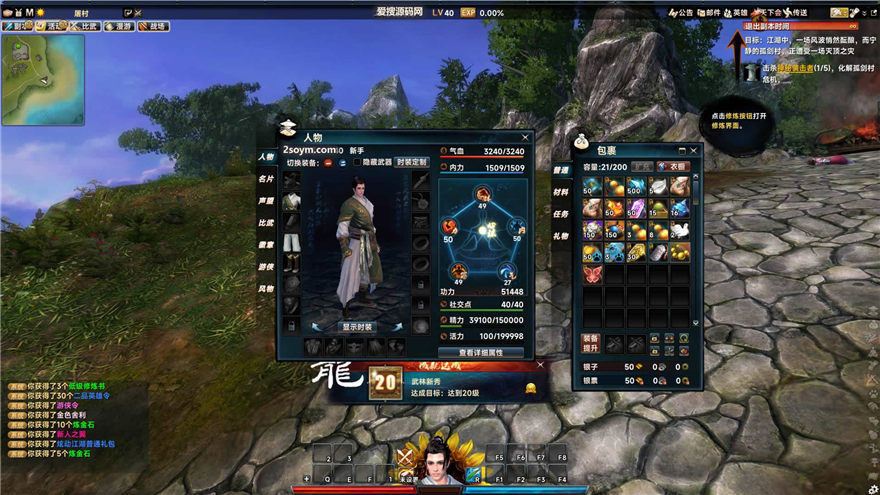Close the 人物 character window
Image resolution: width=880 pixels, height=495 pixels.
coord(525,137)
